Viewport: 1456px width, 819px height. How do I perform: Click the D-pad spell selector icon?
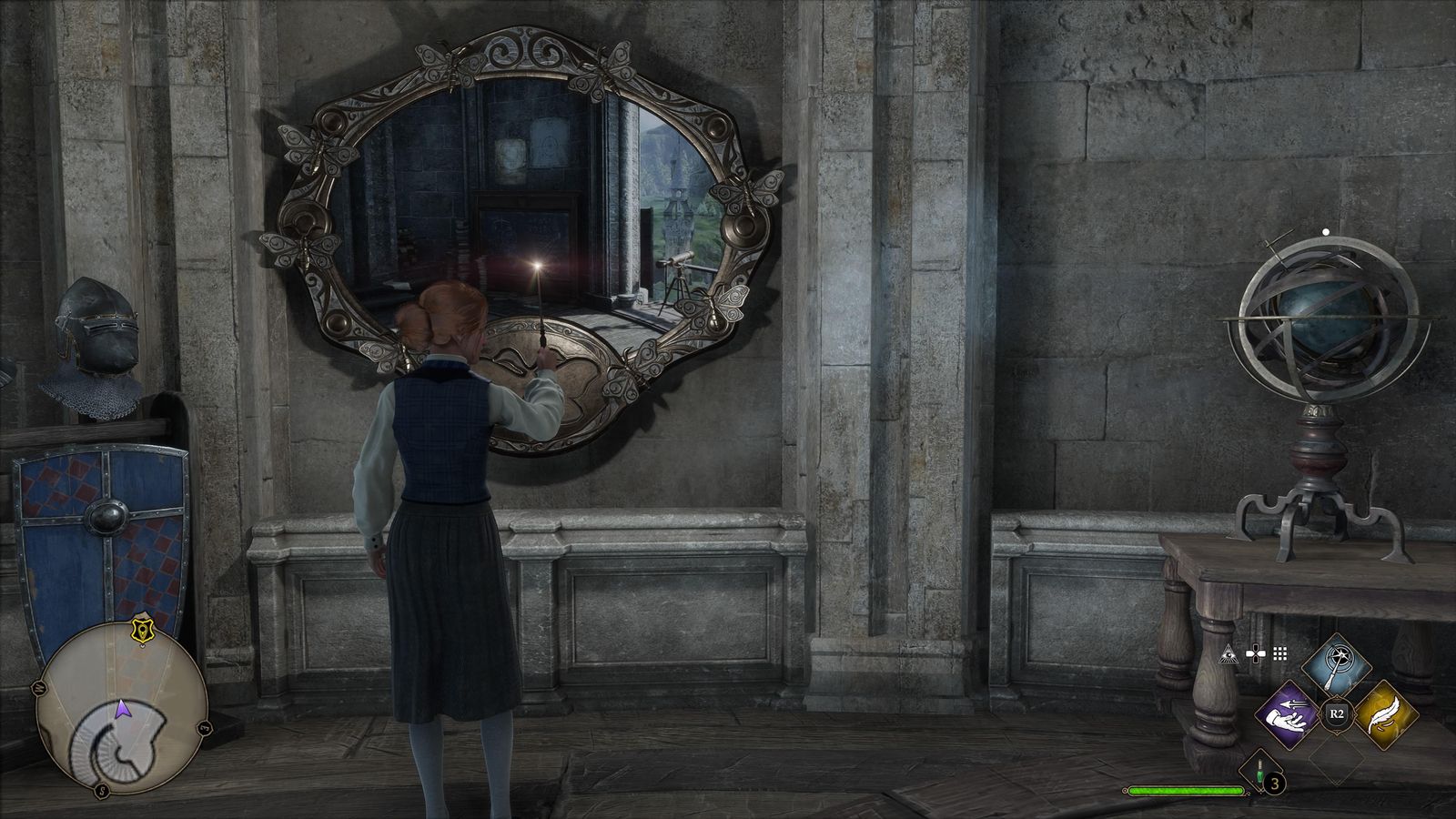[x=1256, y=653]
